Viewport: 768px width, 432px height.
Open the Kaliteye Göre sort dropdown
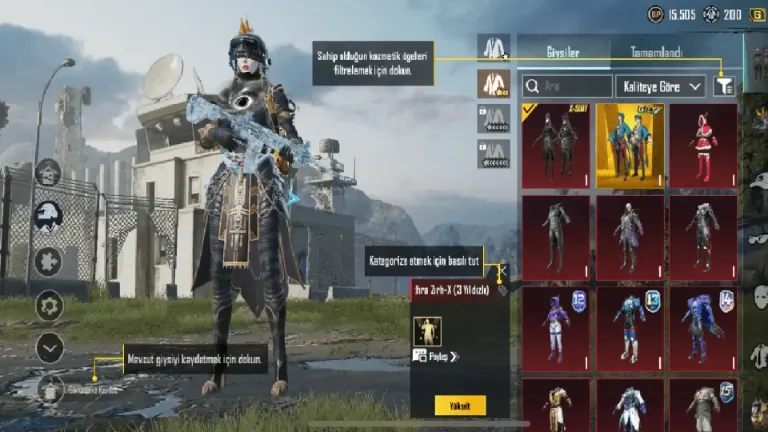(660, 87)
